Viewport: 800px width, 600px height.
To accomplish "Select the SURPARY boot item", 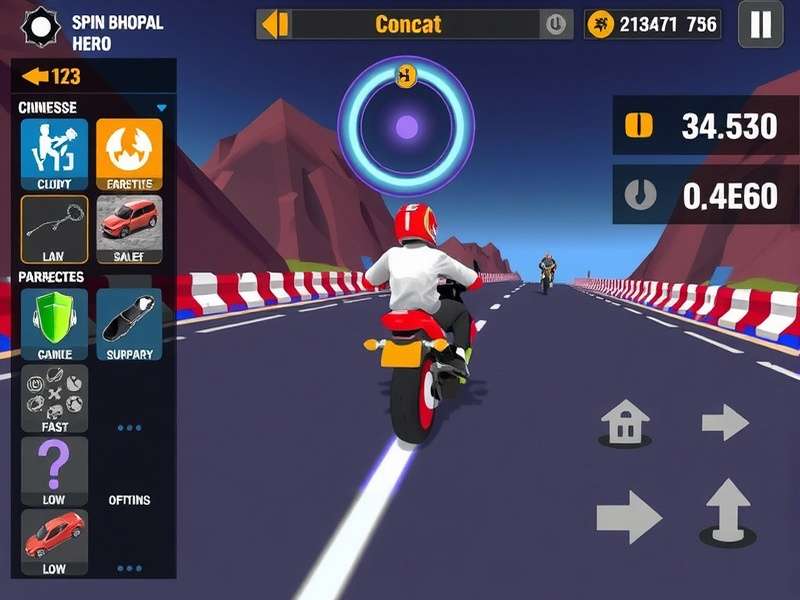I will (x=129, y=322).
